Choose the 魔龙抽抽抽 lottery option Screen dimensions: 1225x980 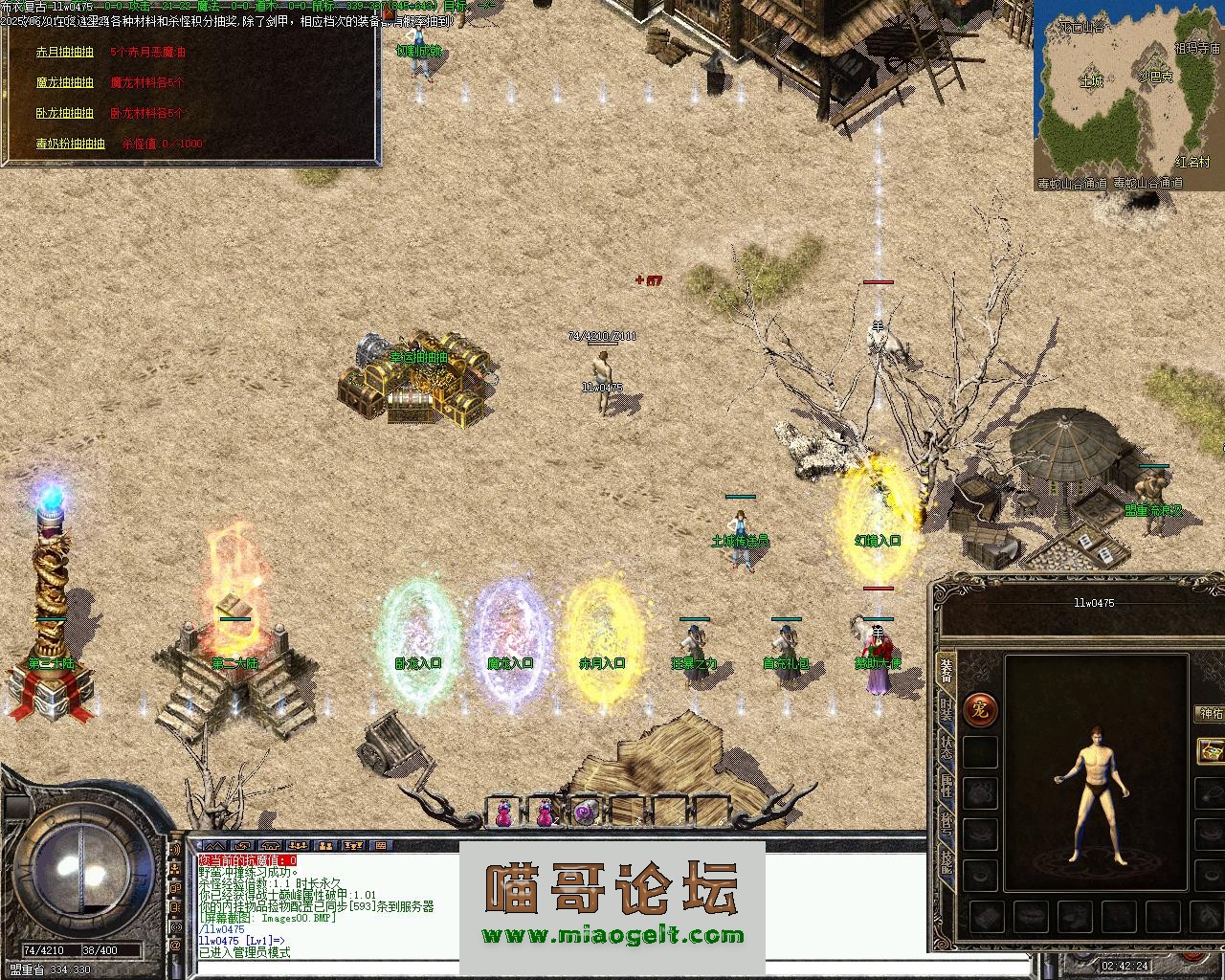65,83
